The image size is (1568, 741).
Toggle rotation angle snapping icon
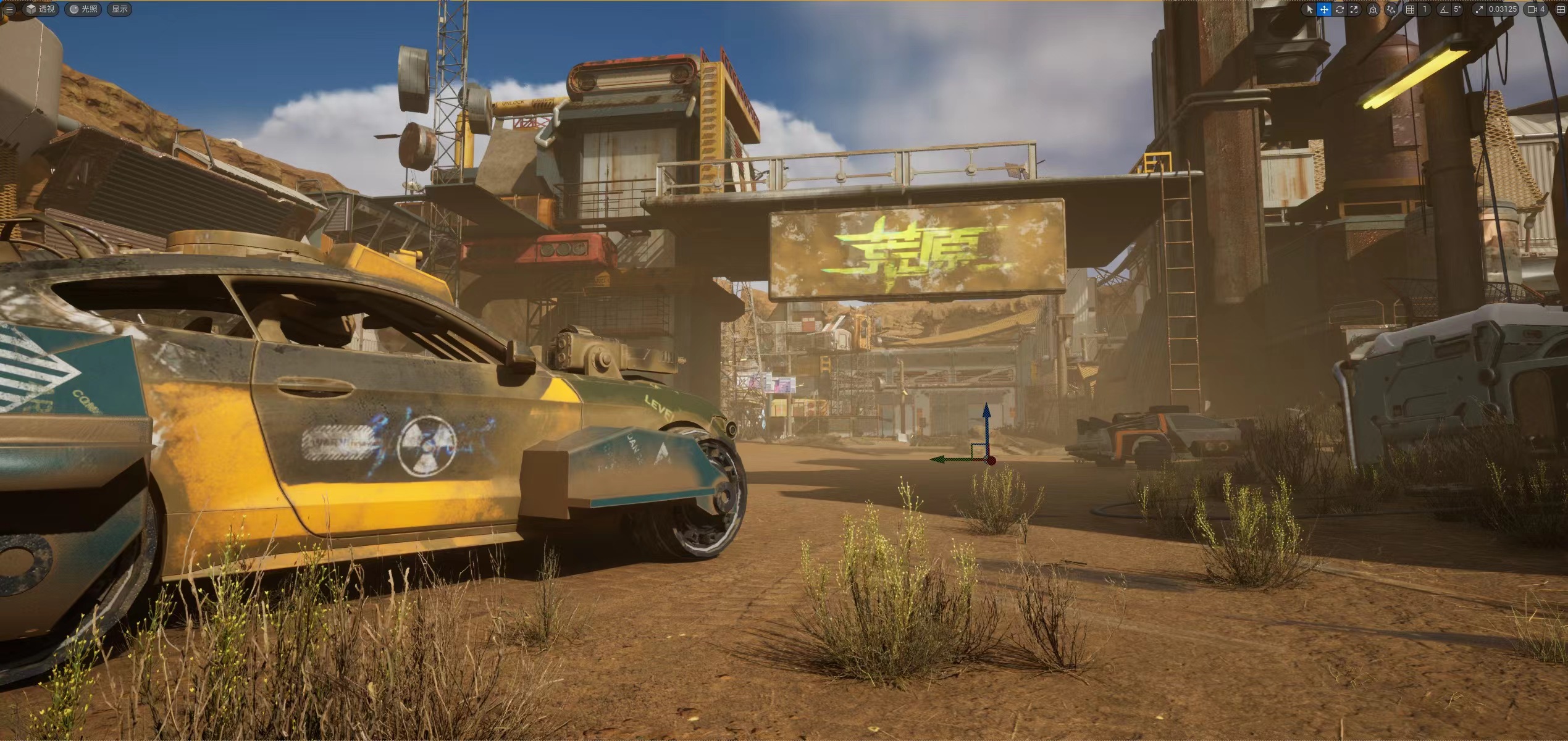(x=1443, y=9)
